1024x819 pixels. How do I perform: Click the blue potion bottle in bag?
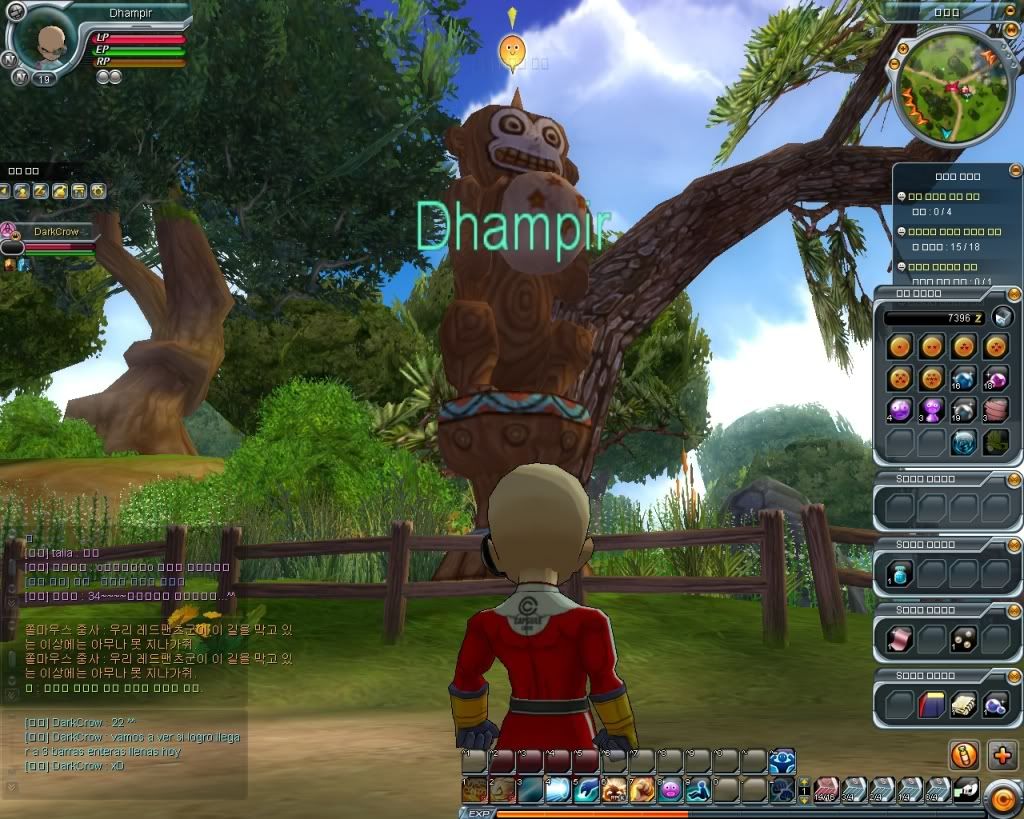tap(898, 573)
